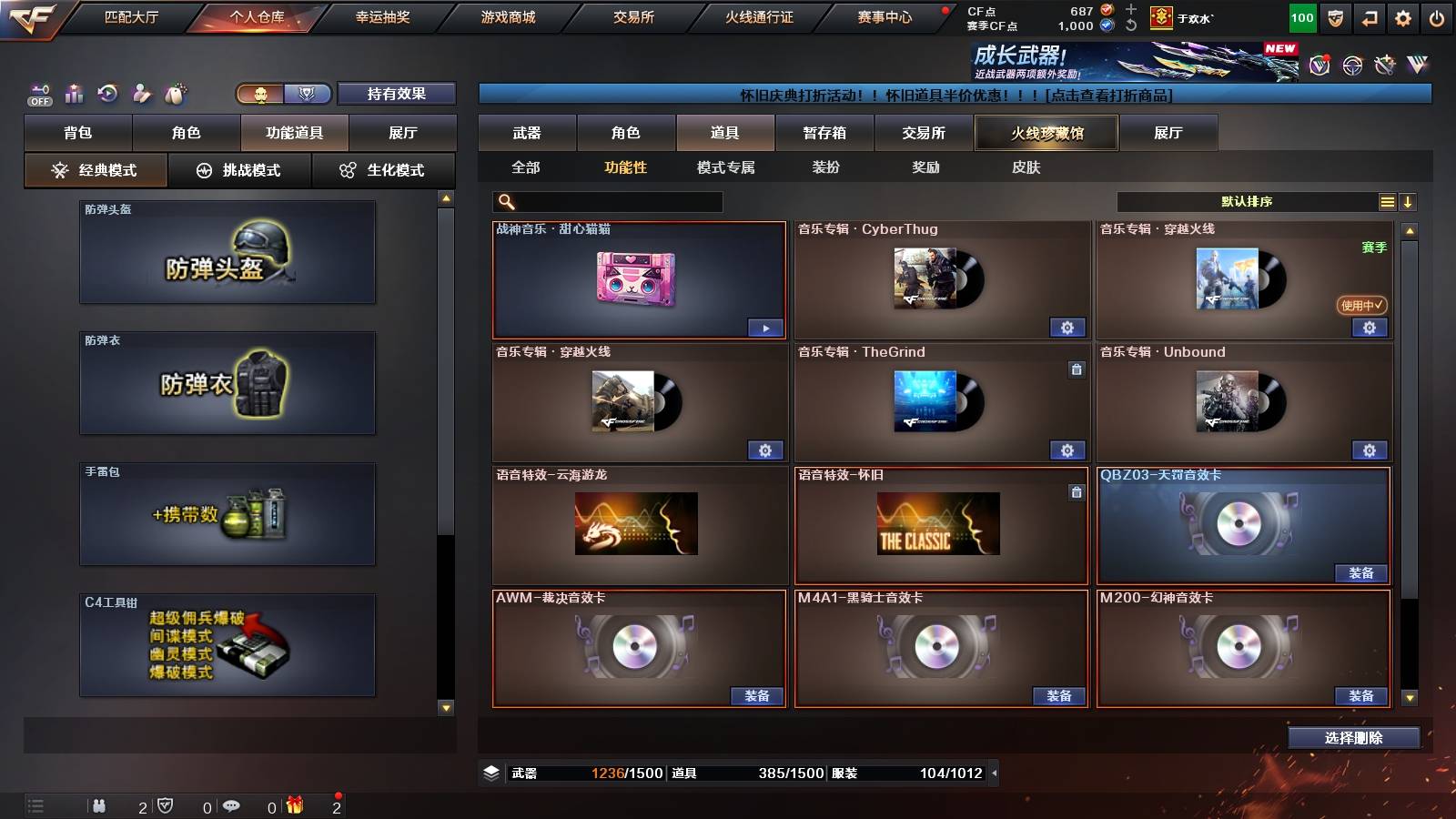The image size is (1456, 819).
Task: Click the return arrow icon near settings
Action: (1369, 16)
